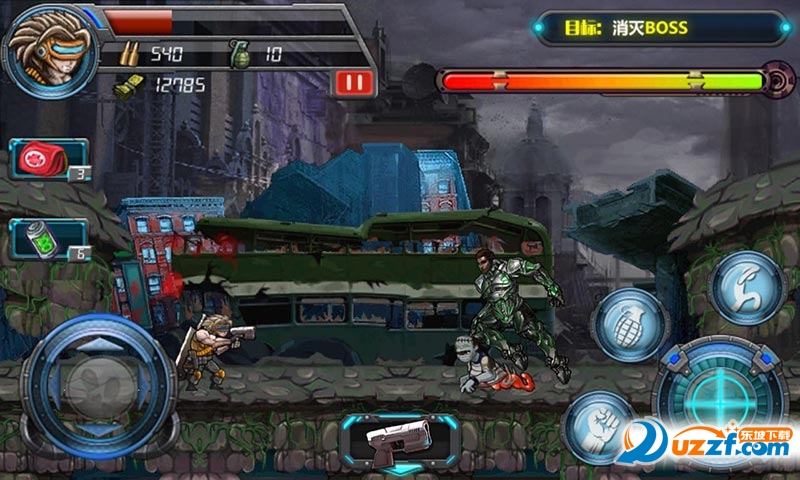Tap the jump action button
Viewport: 800px width, 480px height.
(x=746, y=286)
